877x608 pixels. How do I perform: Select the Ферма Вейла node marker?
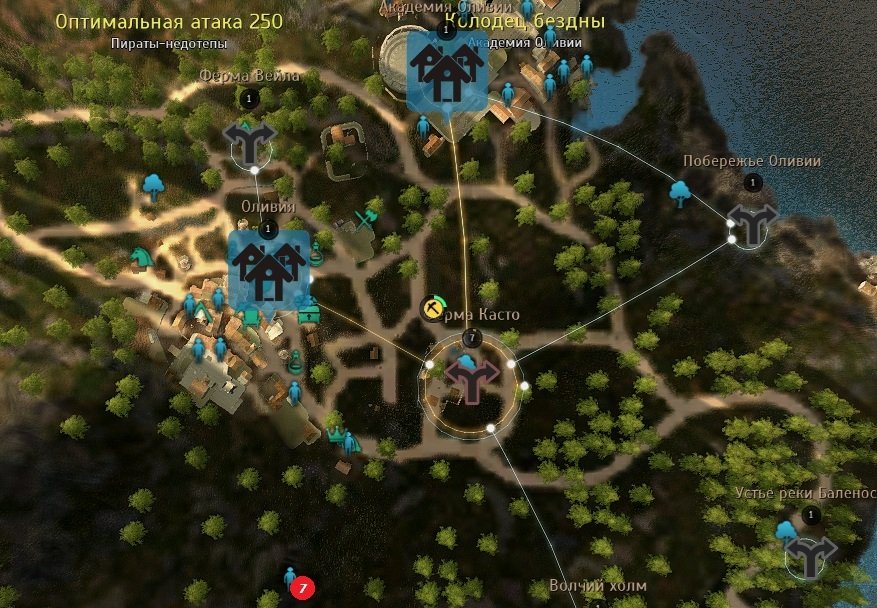tap(247, 141)
